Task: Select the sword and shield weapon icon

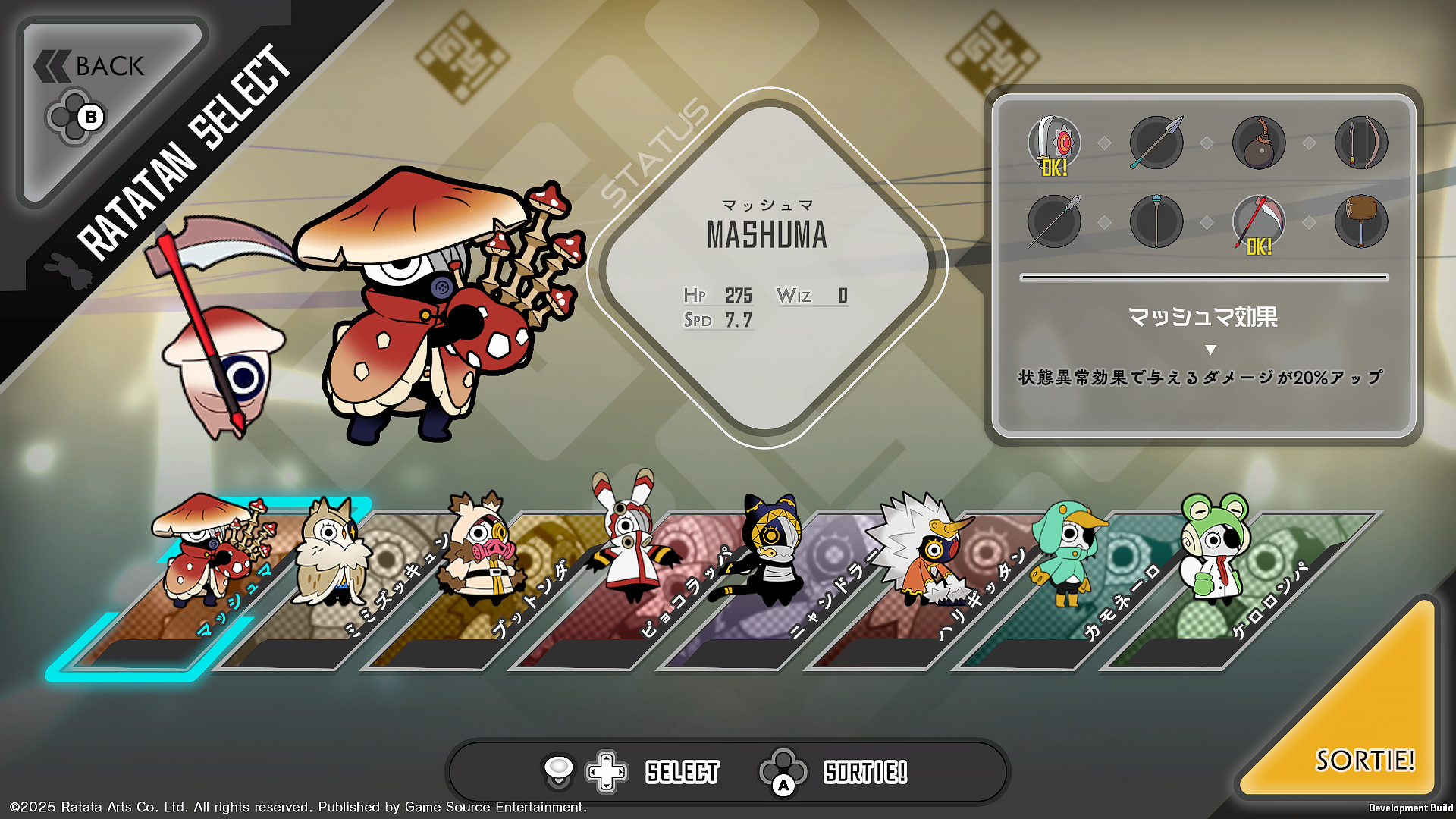Action: click(x=1054, y=143)
